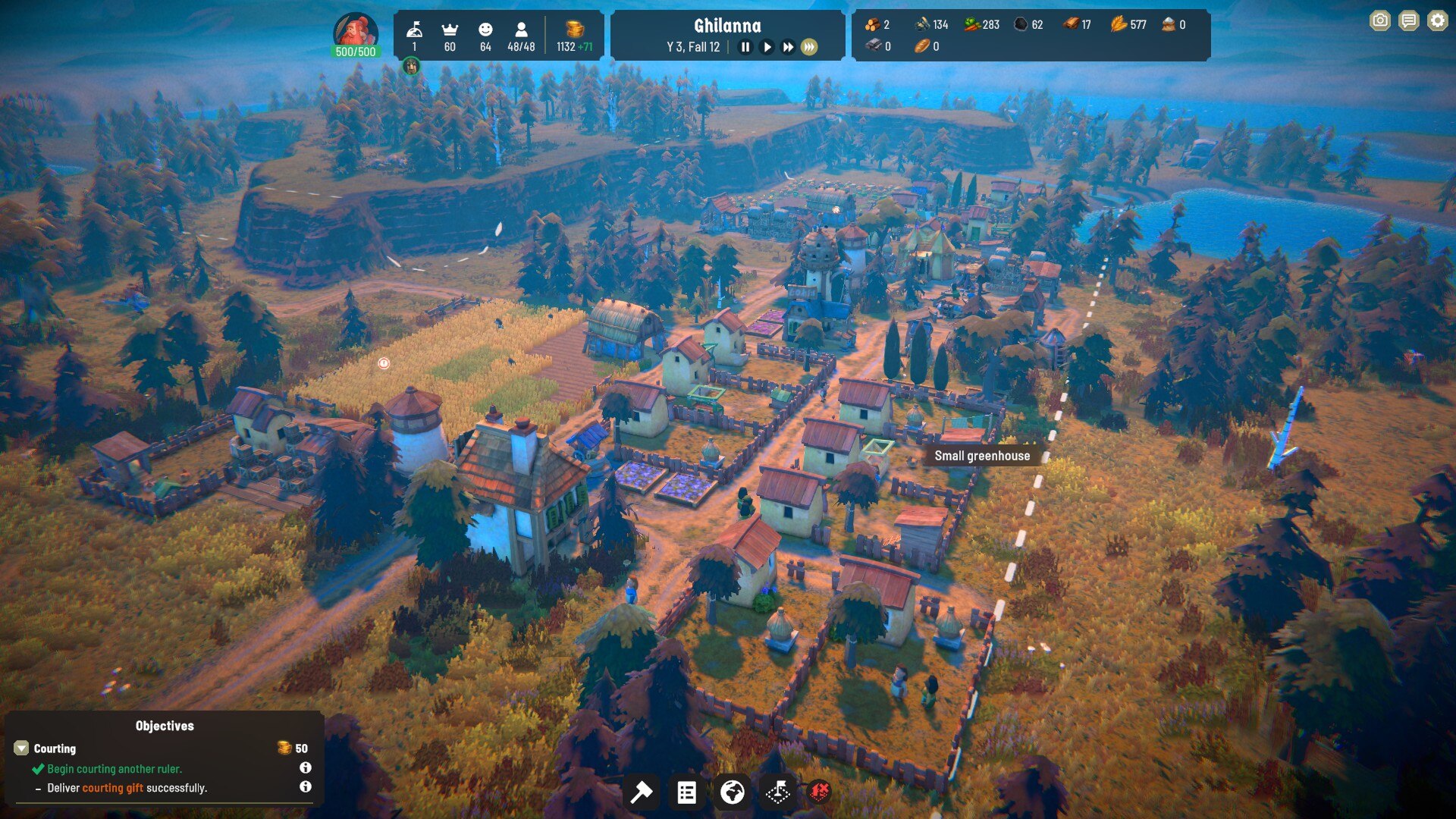
Task: Open the speech bubble message log
Action: point(1409,20)
